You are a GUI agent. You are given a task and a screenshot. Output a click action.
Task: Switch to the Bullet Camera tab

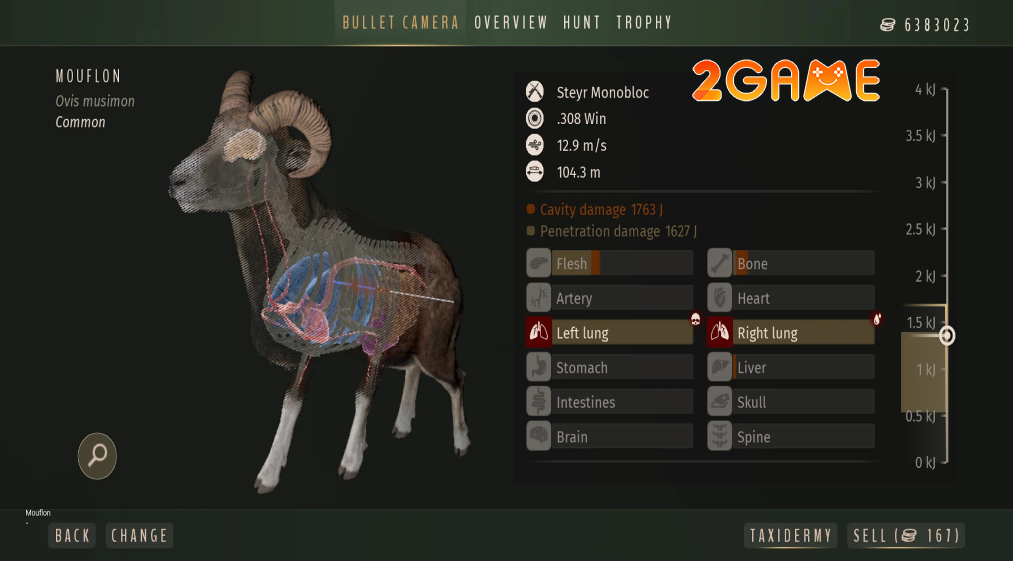click(400, 23)
